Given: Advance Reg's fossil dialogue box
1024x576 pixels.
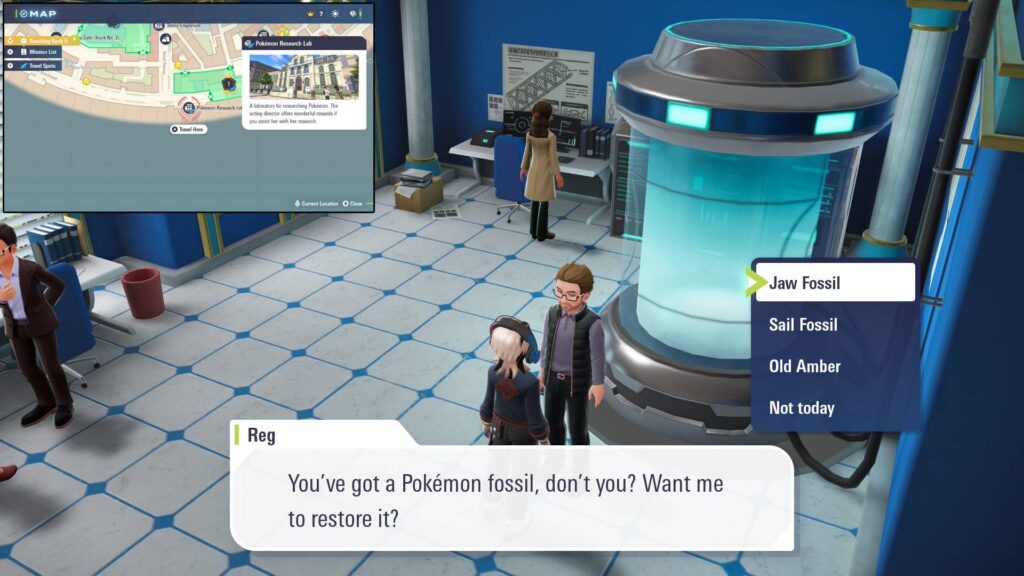Looking at the screenshot, I should point(510,496).
